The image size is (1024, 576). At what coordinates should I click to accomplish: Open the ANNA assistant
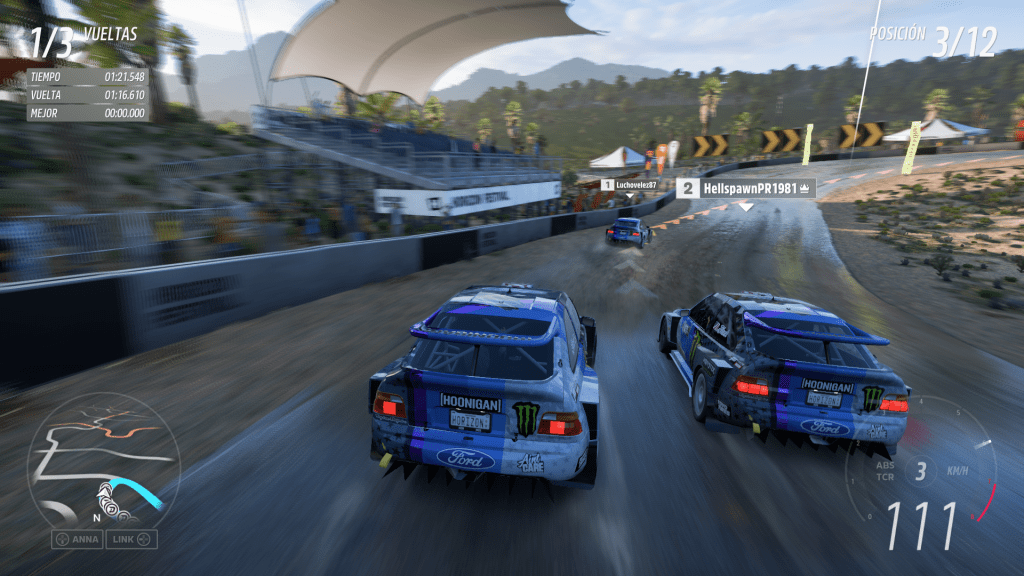point(76,540)
